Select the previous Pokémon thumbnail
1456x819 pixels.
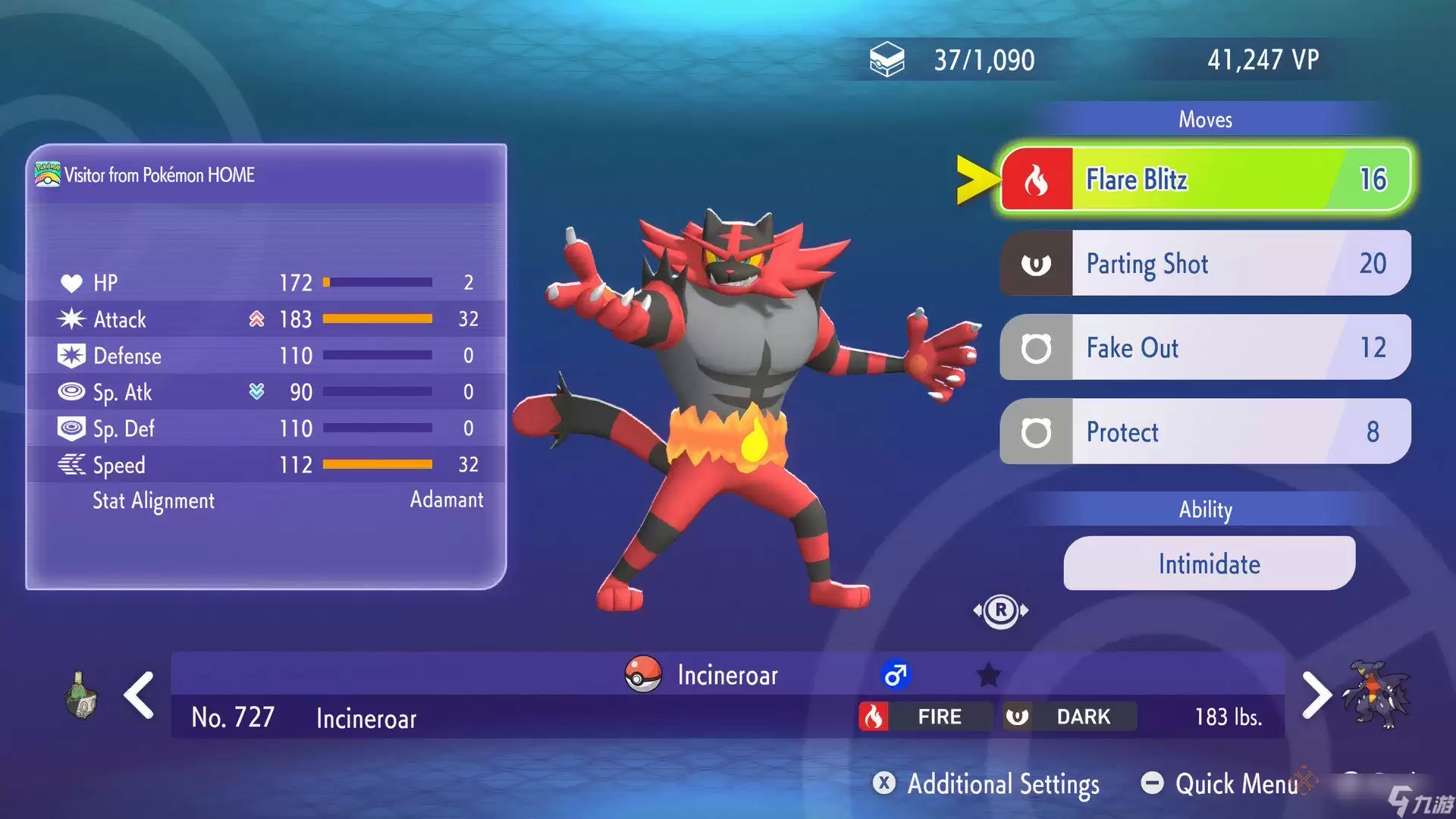[81, 695]
